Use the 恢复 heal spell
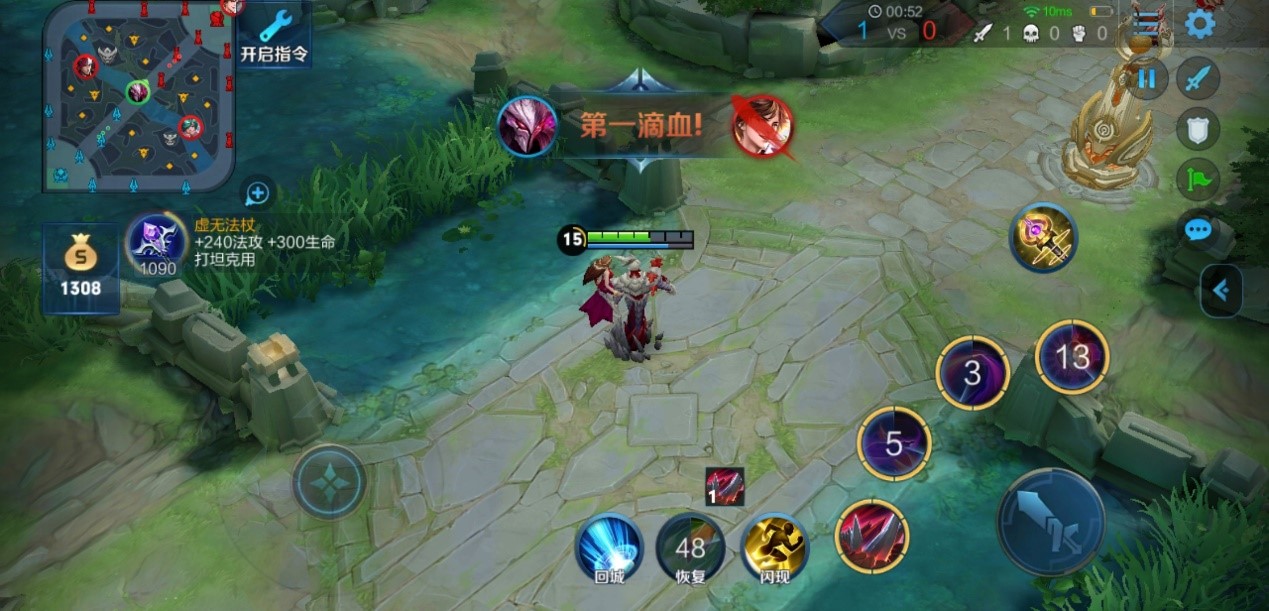Screen dimensions: 1269x611 (690, 547)
